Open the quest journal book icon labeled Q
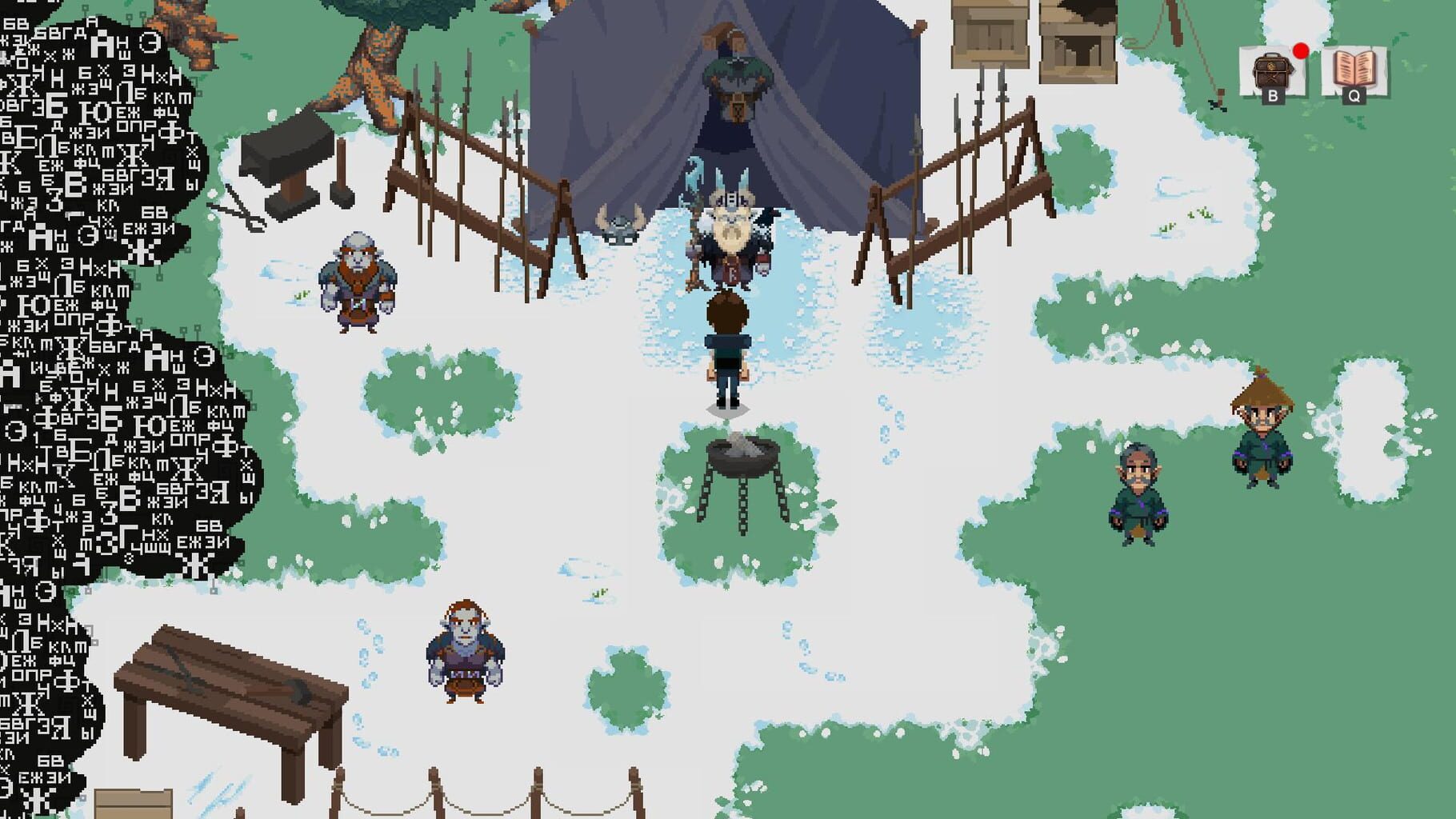The height and width of the screenshot is (819, 1456). [1354, 68]
